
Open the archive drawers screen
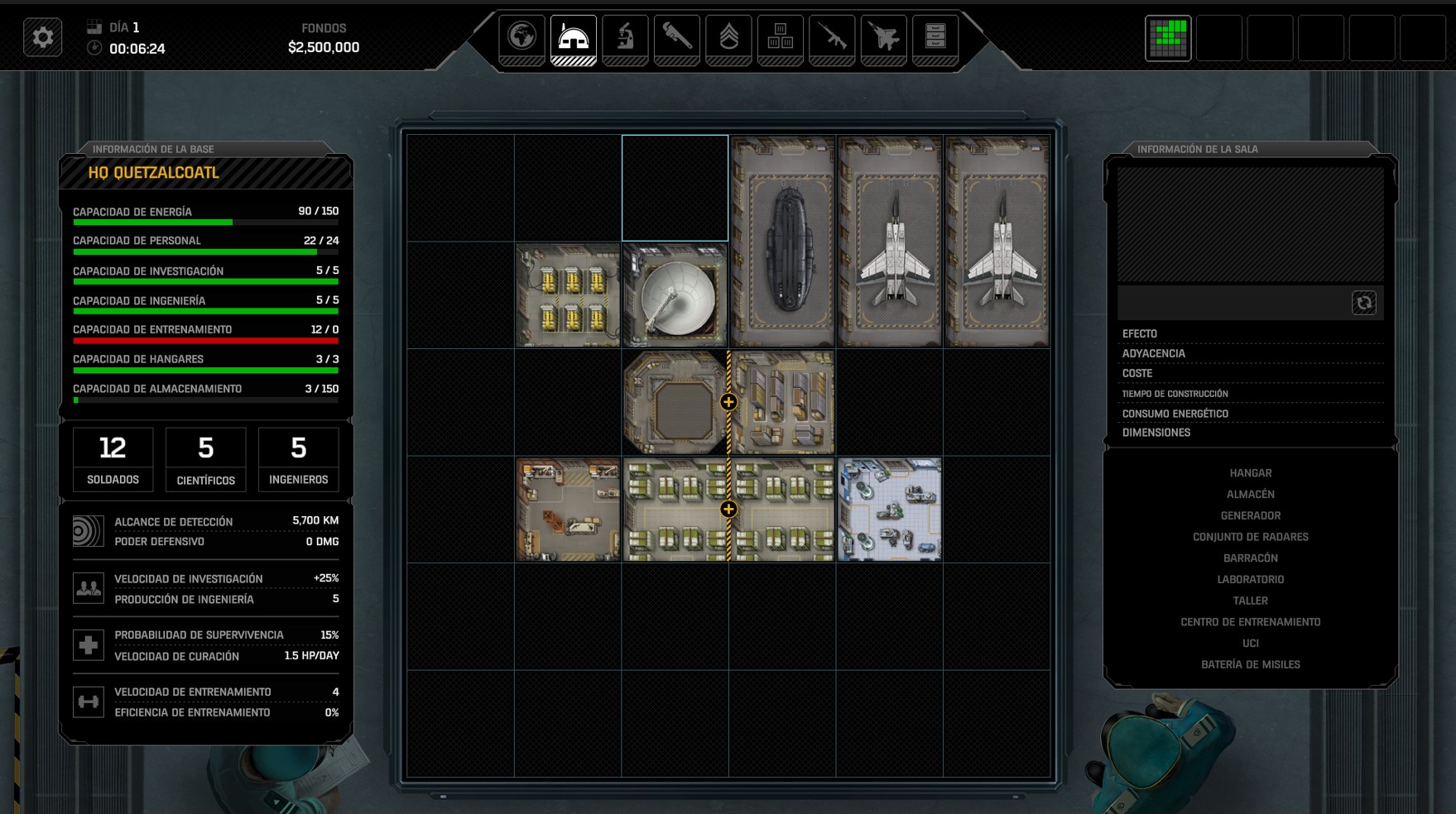coord(935,38)
